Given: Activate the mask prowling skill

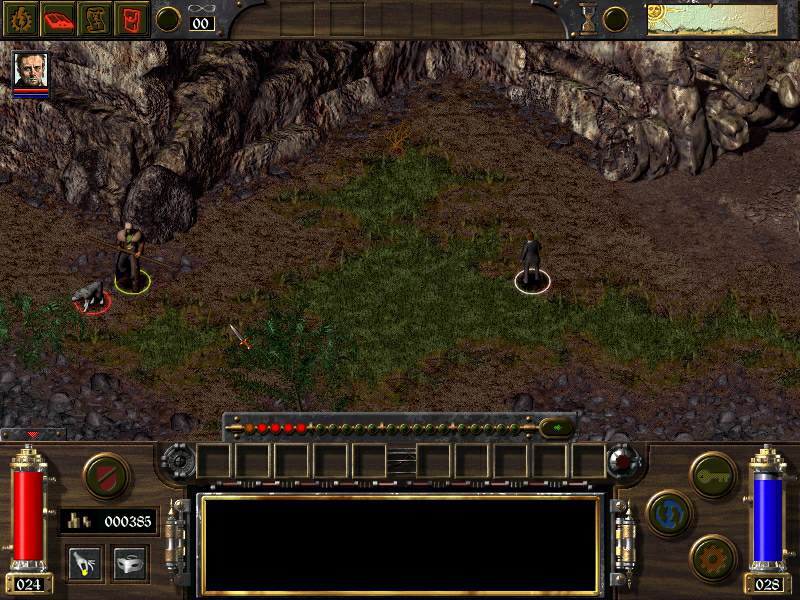Looking at the screenshot, I should 130,563.
